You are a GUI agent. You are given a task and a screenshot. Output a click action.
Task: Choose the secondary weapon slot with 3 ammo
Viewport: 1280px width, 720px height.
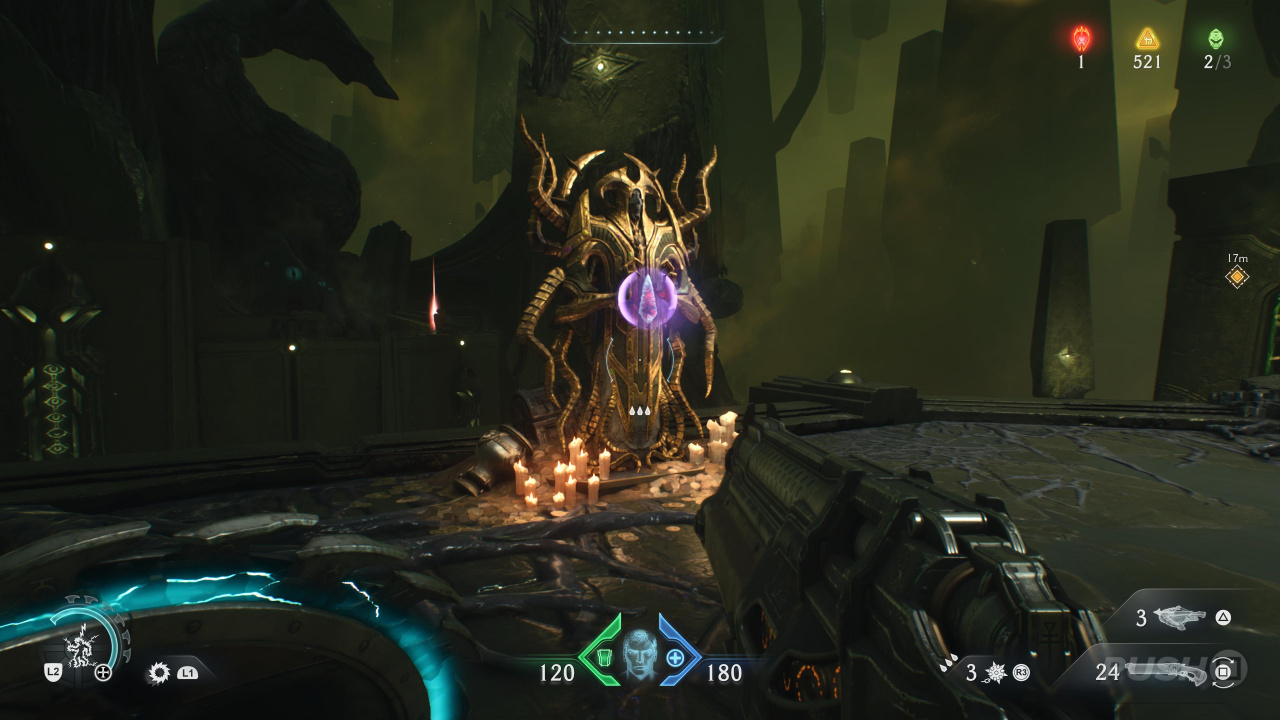click(1185, 618)
